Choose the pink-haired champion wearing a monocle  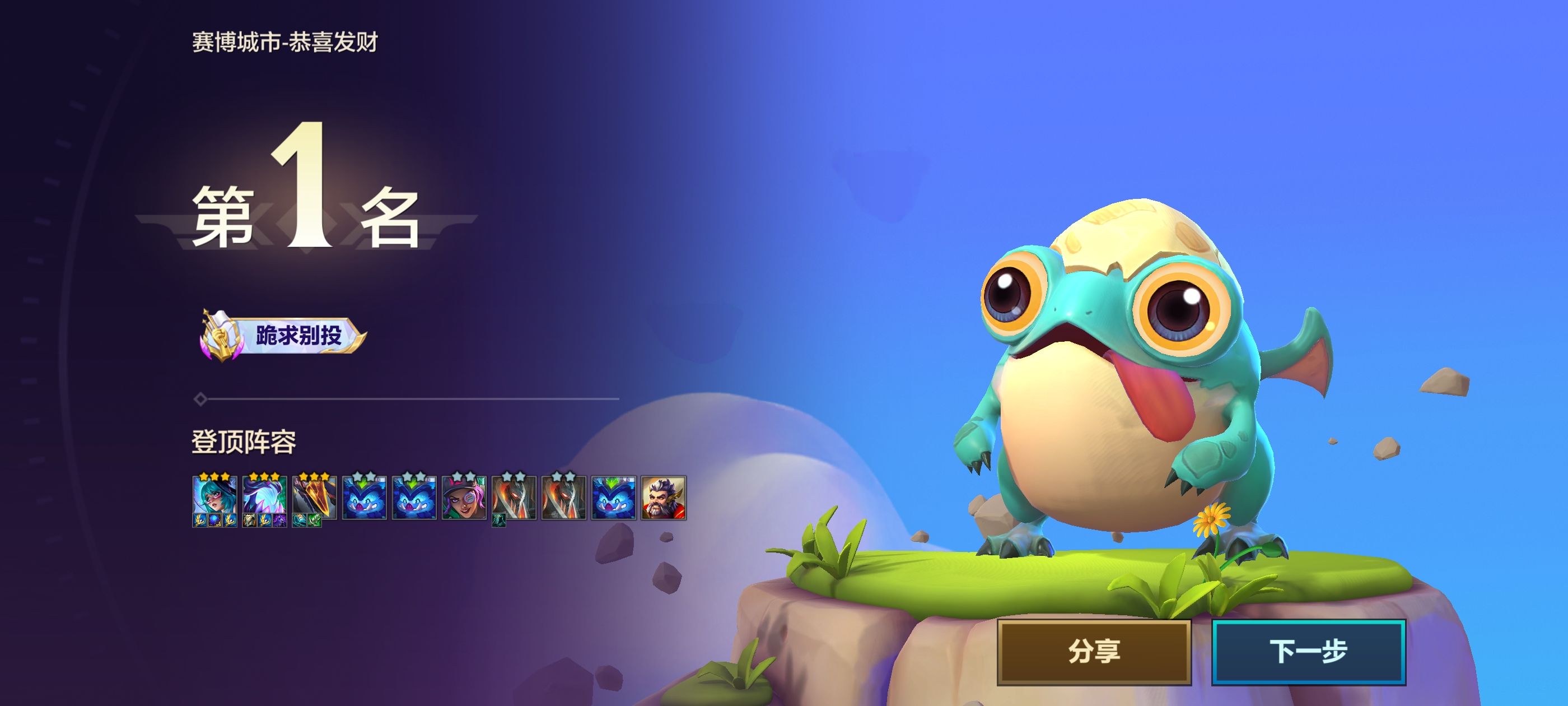[464, 497]
